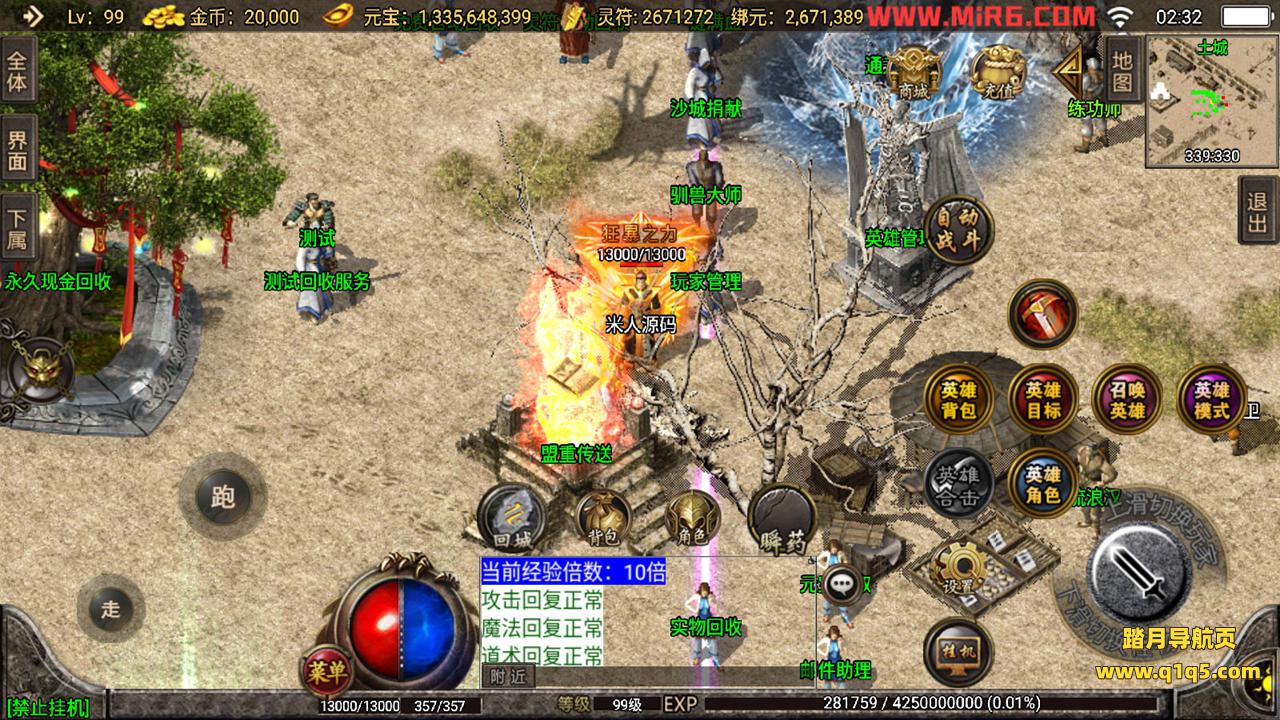Click the 退出 exit button
1280x720 pixels.
[x=1258, y=212]
